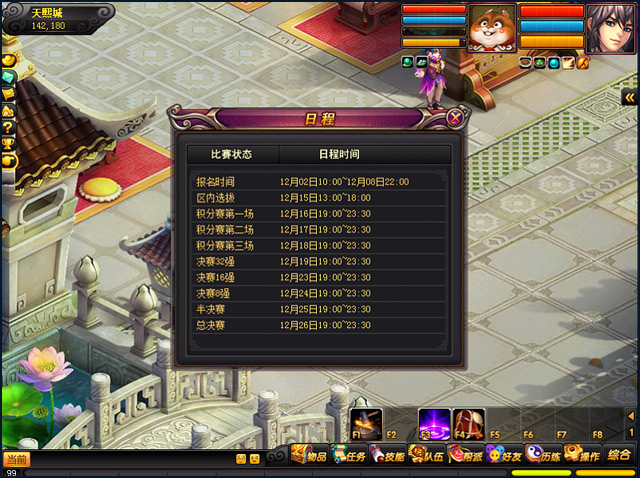This screenshot has width=640, height=478.
Task: Expand the right-side double-arrow panel
Action: tap(630, 96)
